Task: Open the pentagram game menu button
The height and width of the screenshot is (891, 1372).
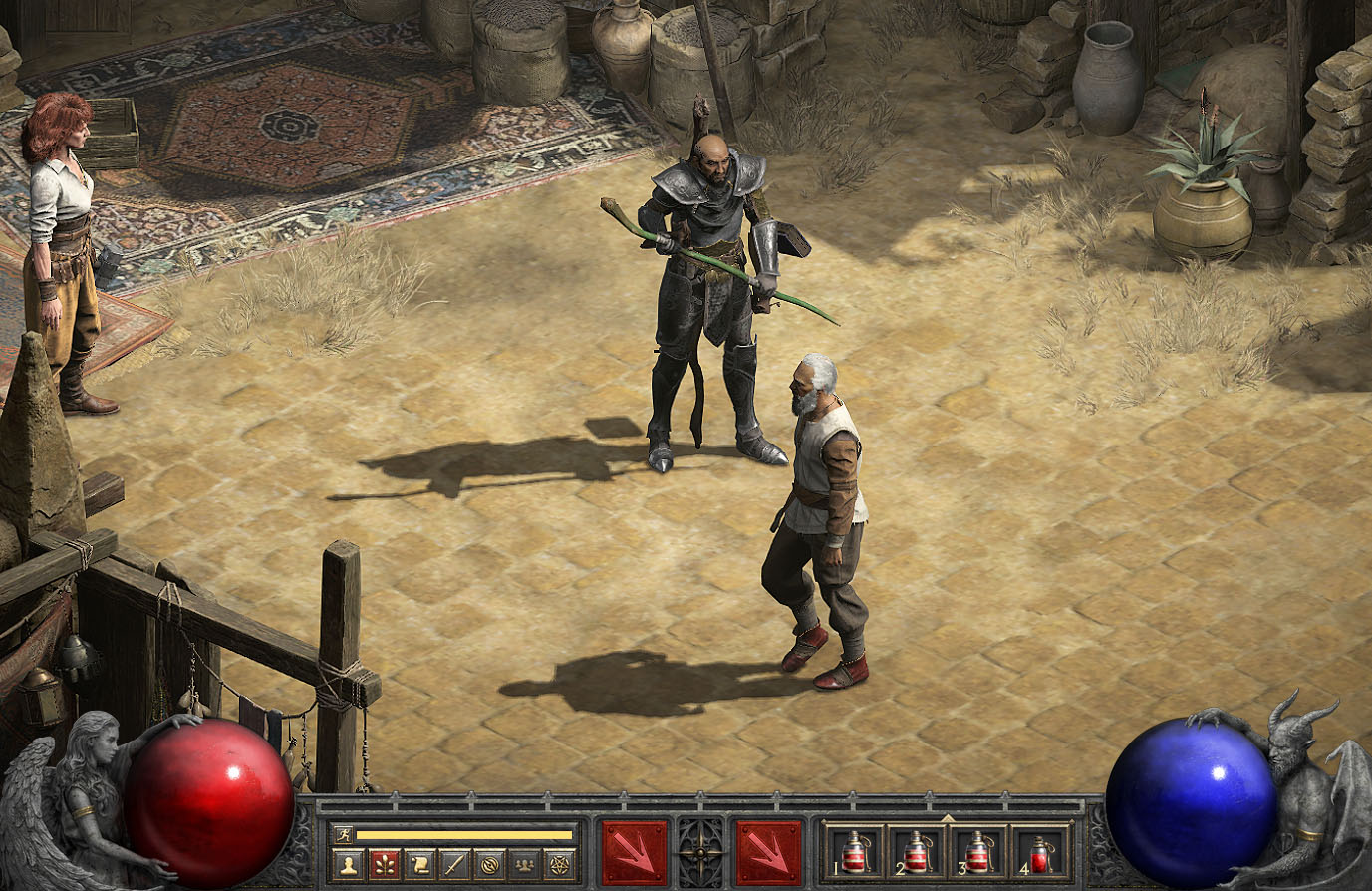Action: pyautogui.click(x=560, y=864)
